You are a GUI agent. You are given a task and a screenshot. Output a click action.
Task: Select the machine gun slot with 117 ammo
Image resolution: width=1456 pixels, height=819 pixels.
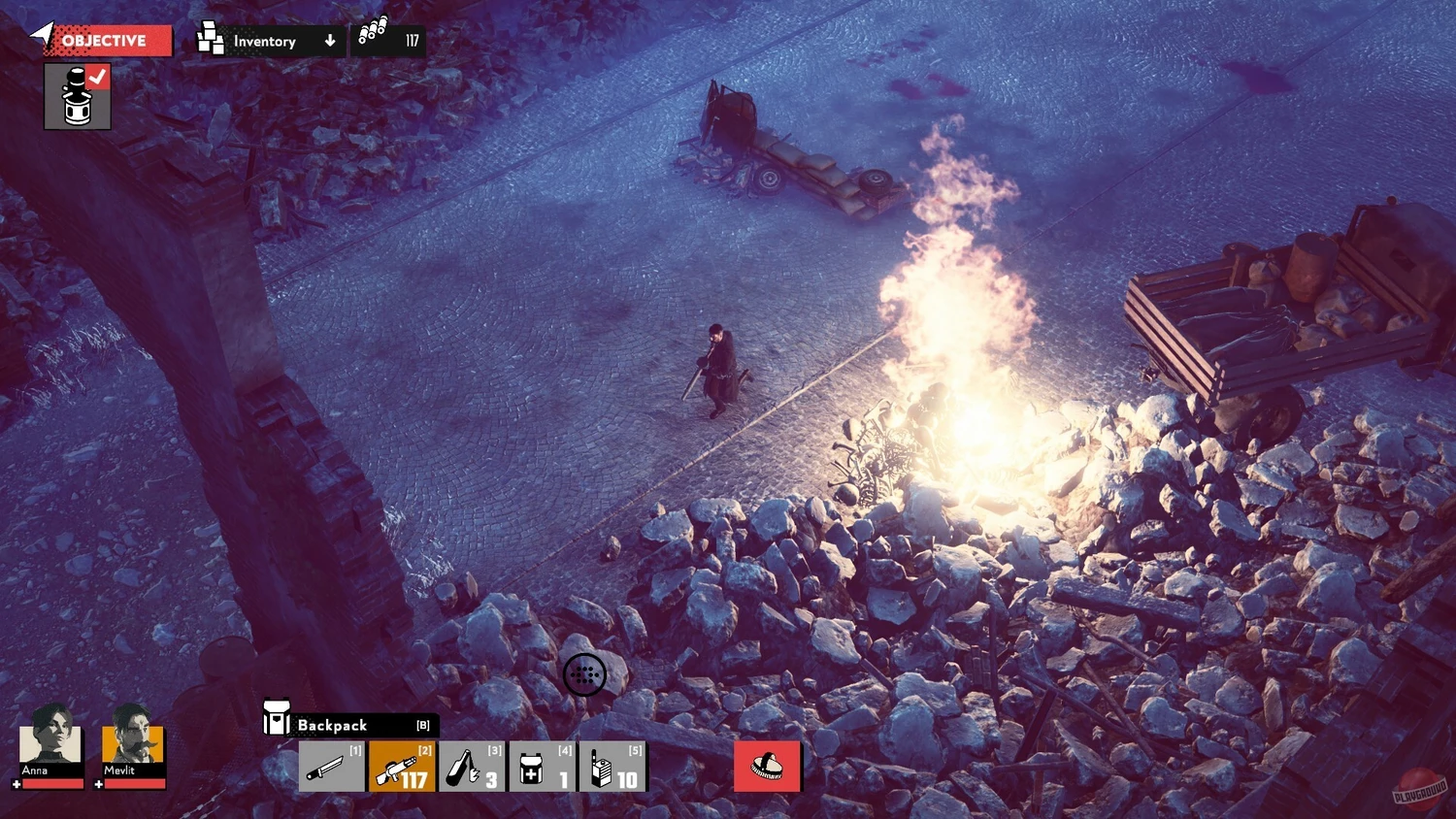(x=402, y=767)
